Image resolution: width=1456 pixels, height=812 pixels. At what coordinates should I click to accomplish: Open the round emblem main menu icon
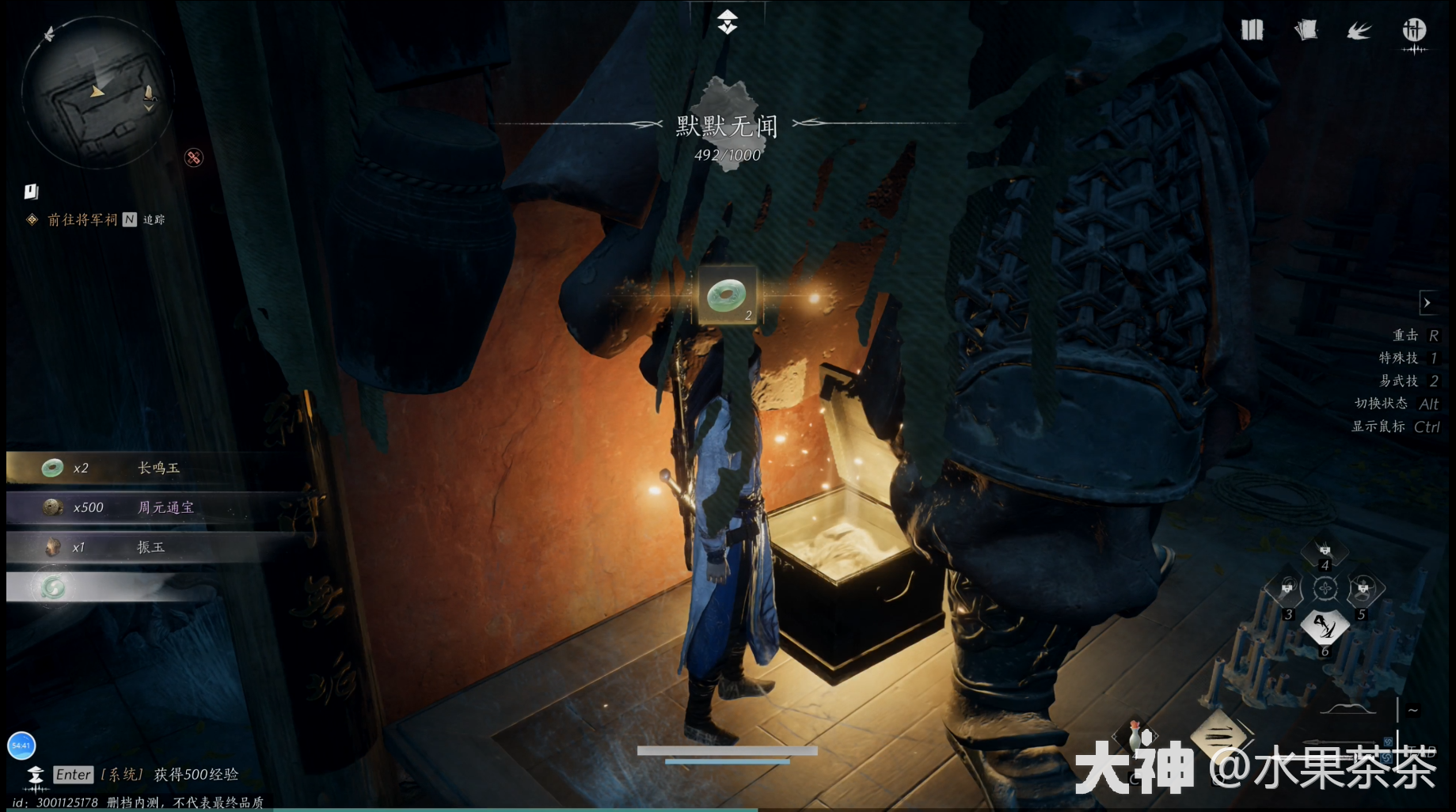coord(1414,31)
